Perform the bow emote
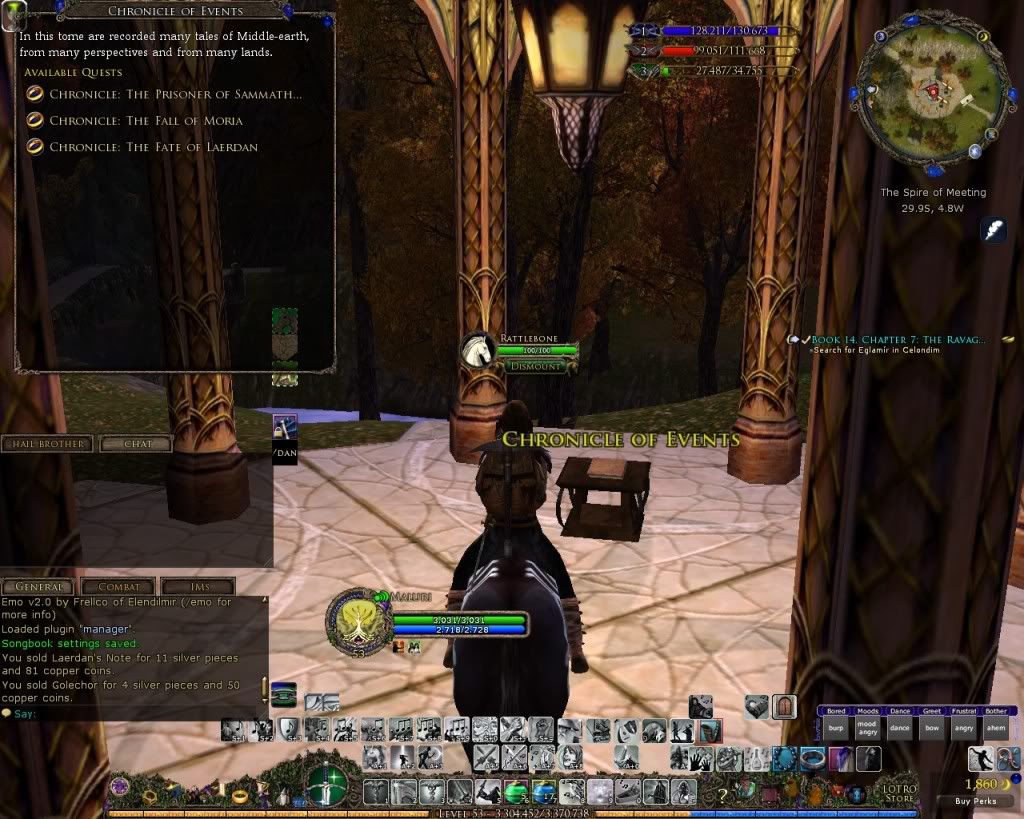The height and width of the screenshot is (819, 1024). (931, 729)
